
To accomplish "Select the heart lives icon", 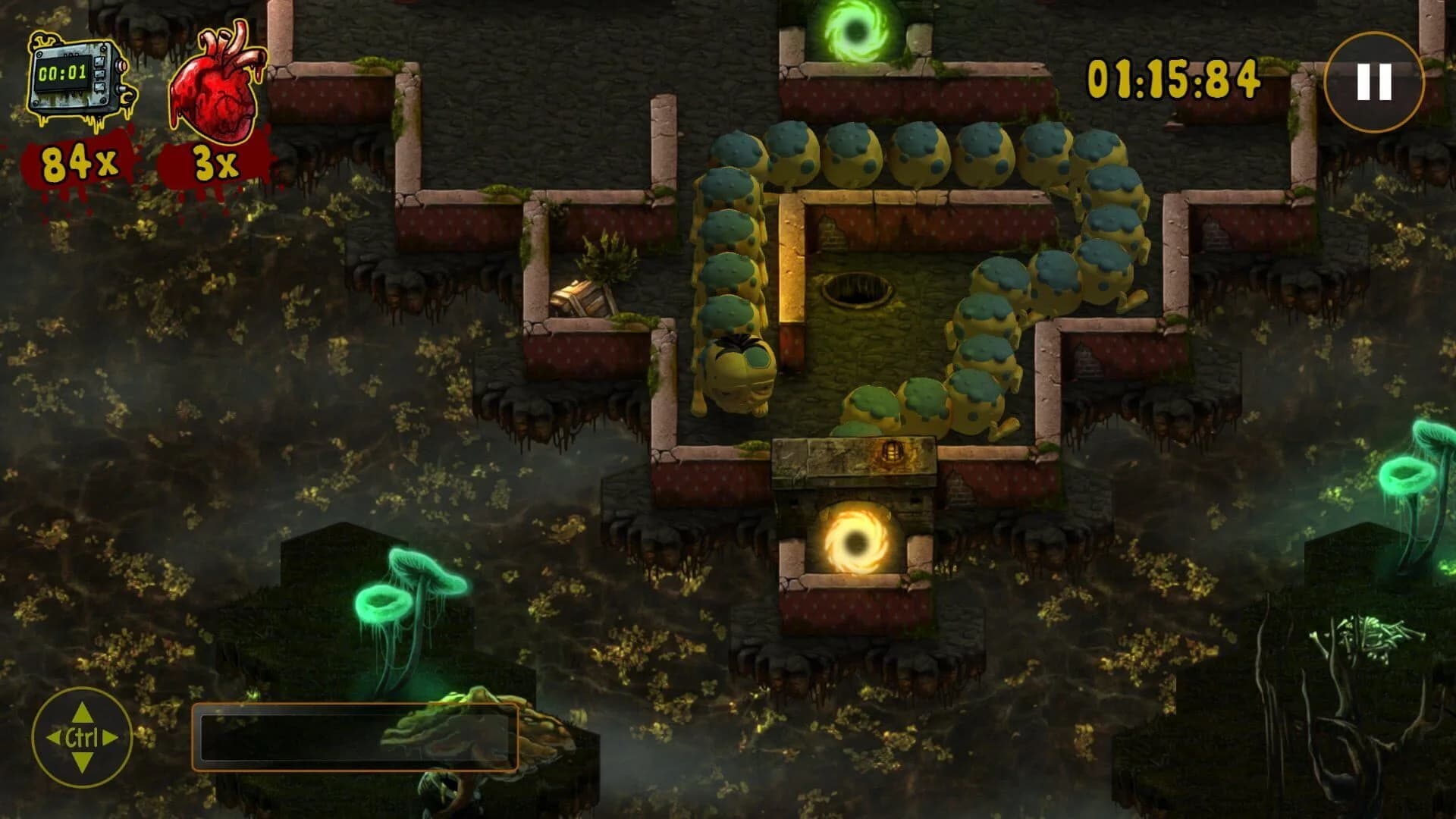I will point(215,80).
